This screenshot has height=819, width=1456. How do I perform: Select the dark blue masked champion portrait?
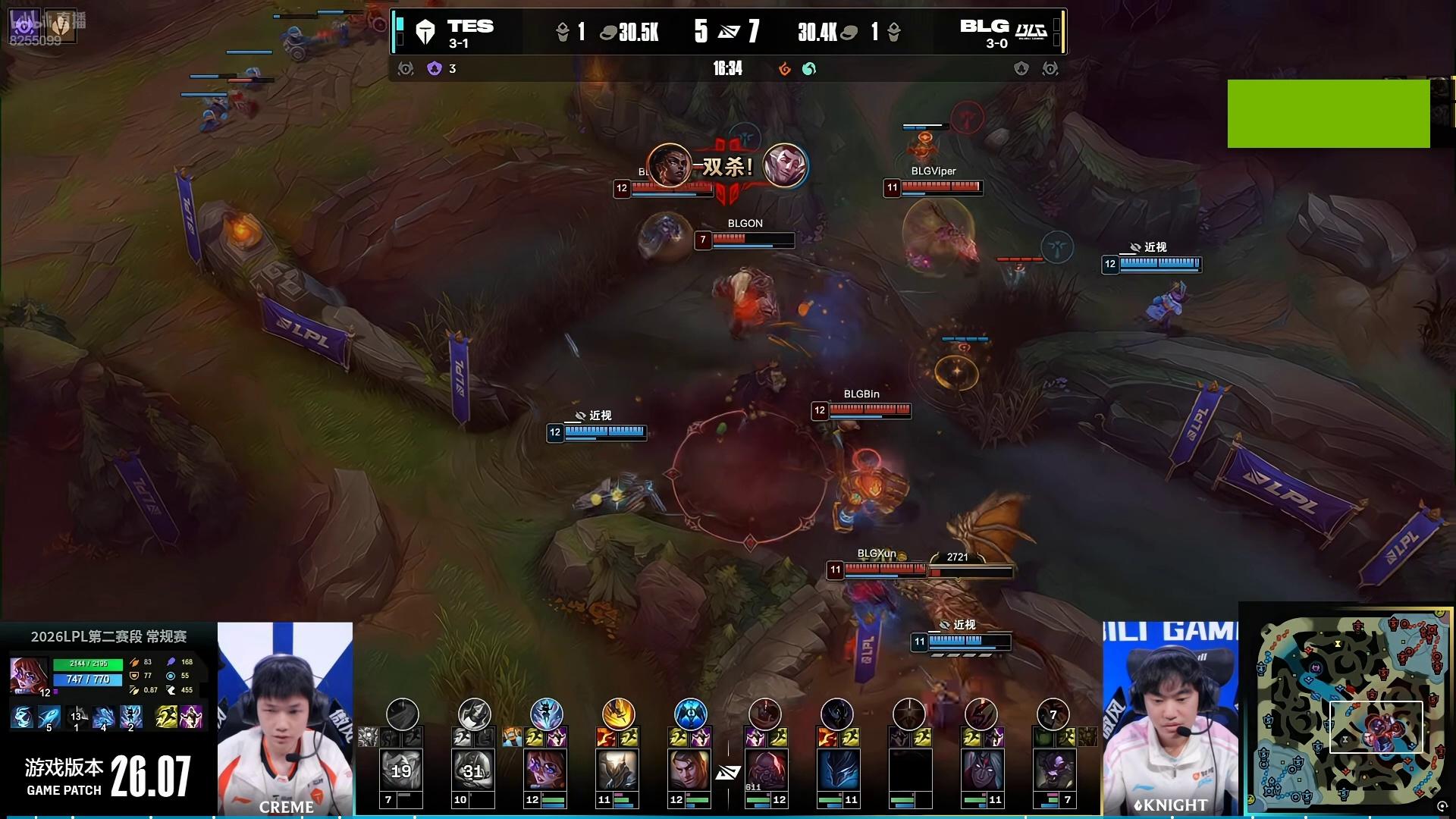[x=837, y=769]
